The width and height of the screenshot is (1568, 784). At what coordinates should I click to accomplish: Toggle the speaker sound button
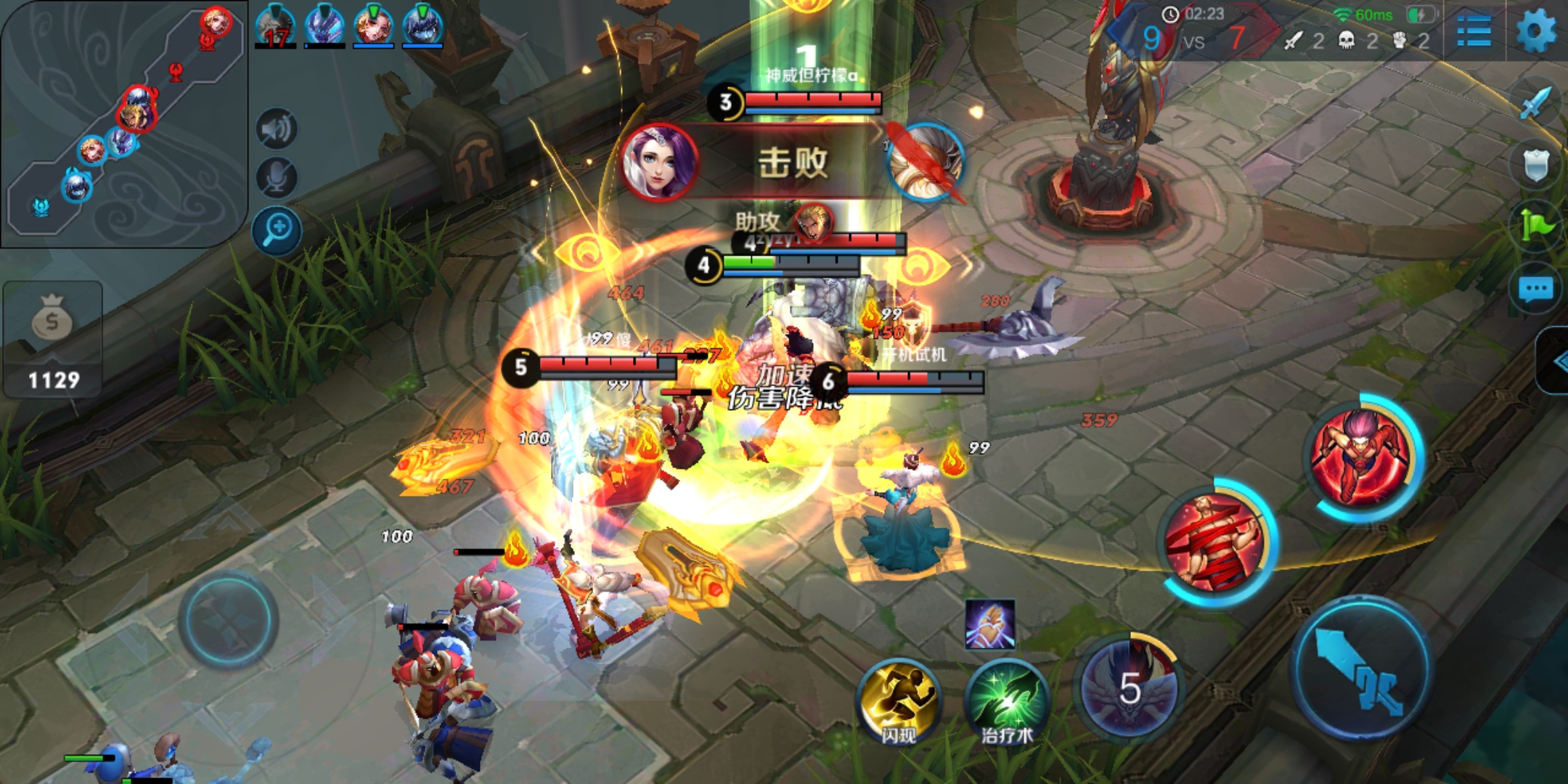click(x=277, y=130)
